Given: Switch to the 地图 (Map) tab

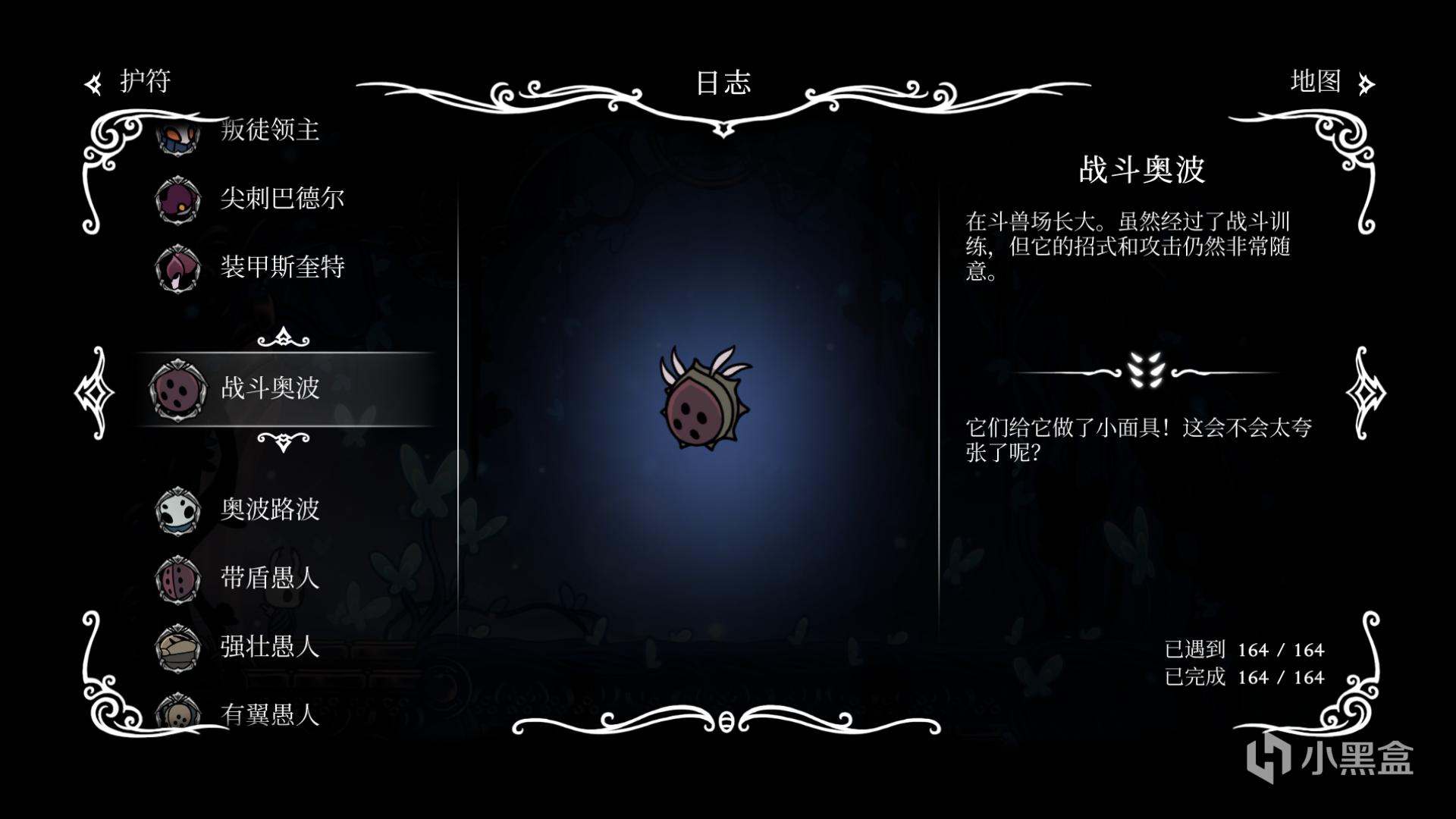Looking at the screenshot, I should [1331, 82].
